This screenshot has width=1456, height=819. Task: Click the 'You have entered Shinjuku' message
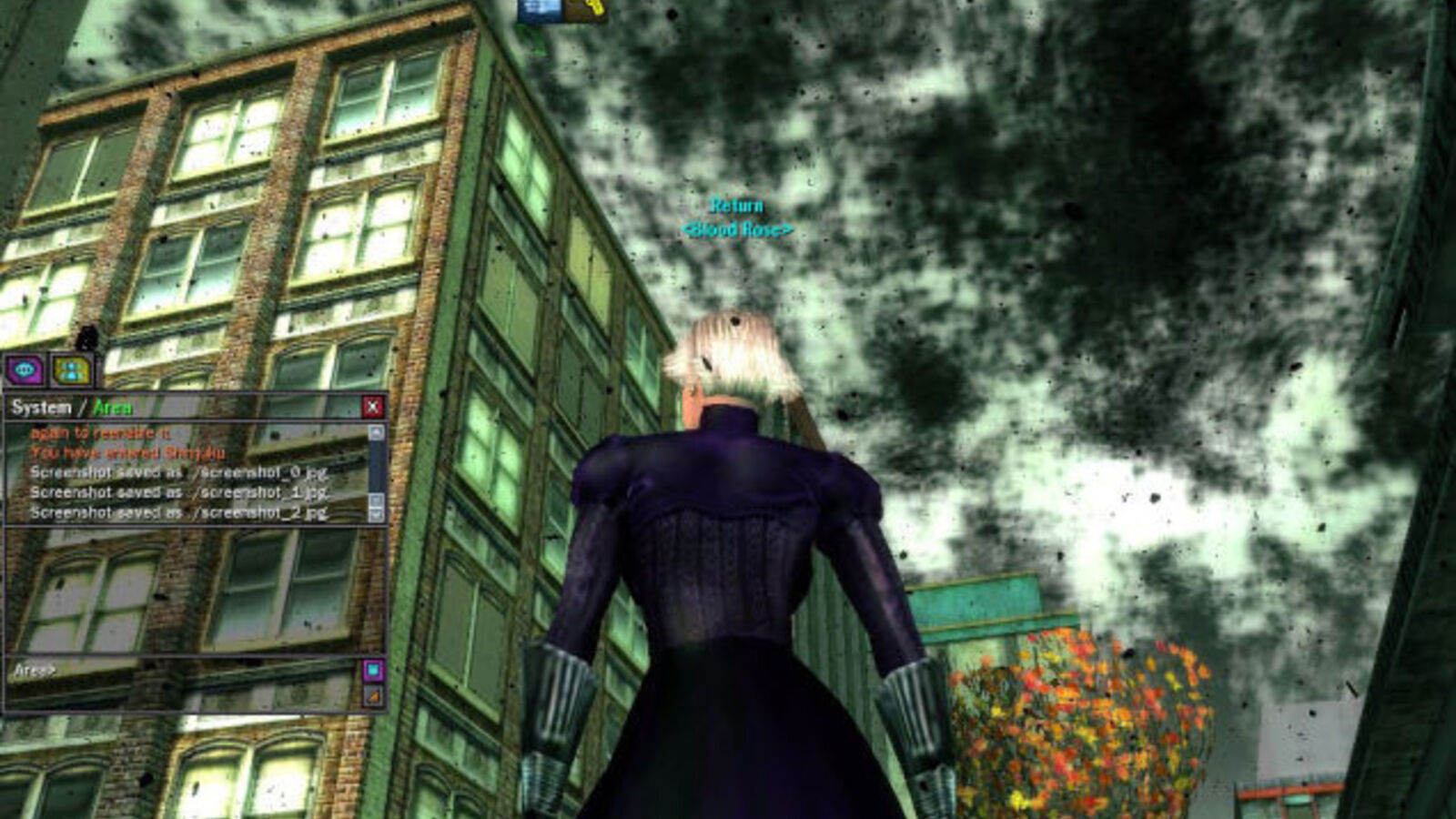(126, 451)
